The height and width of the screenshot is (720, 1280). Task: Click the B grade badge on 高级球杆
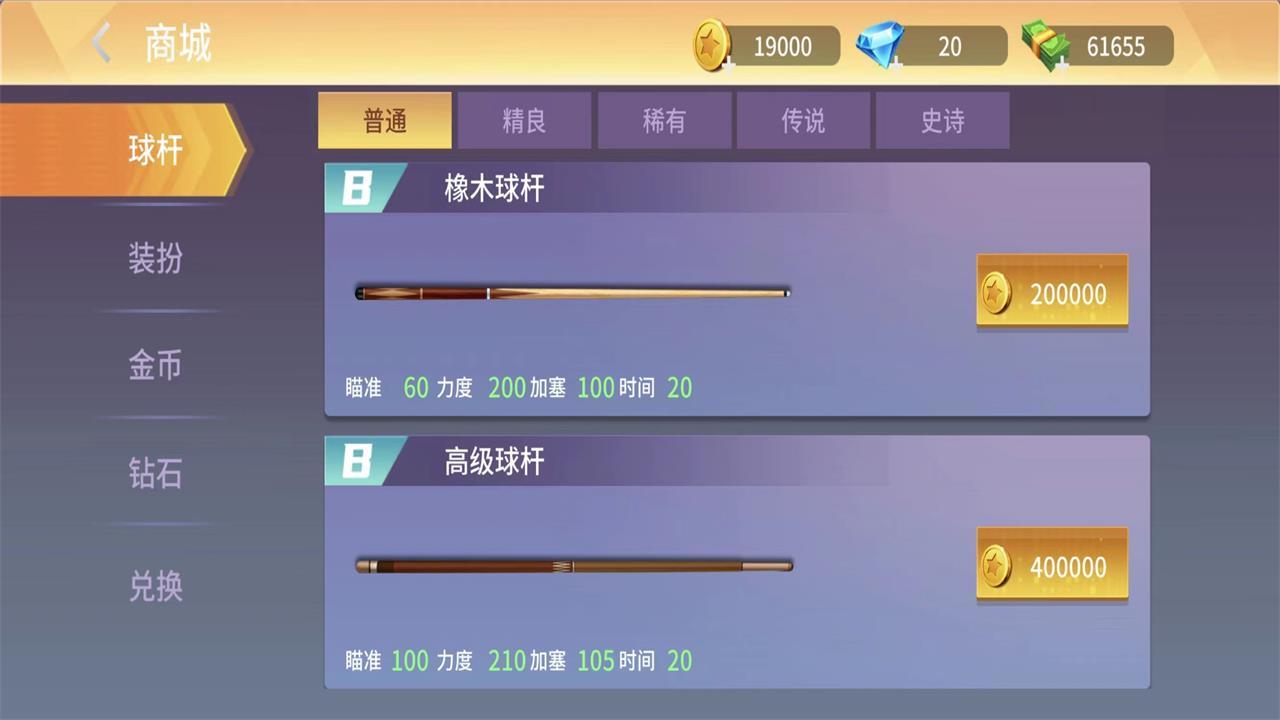click(x=357, y=461)
